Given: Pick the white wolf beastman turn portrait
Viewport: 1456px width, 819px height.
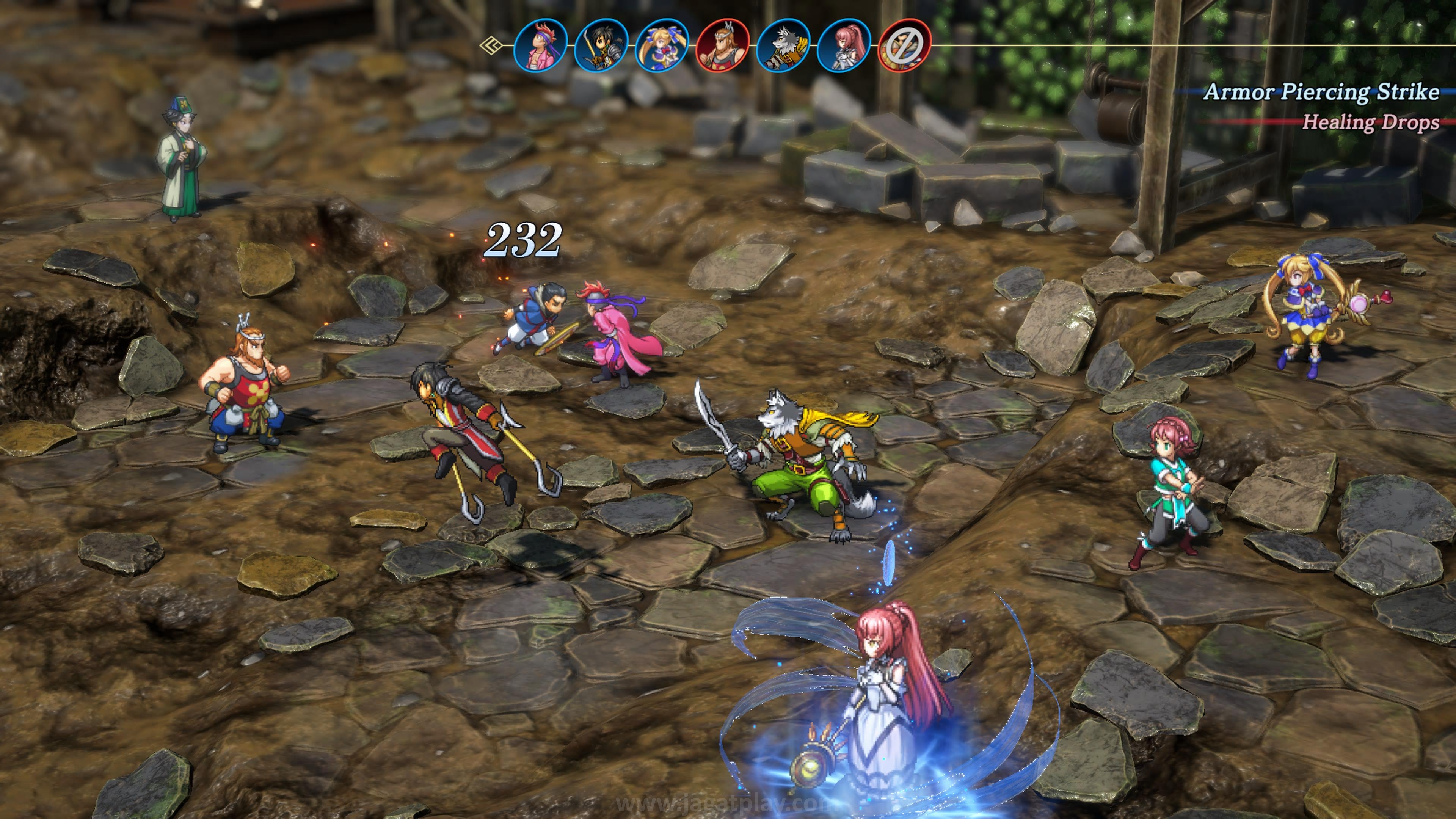Looking at the screenshot, I should [783, 45].
